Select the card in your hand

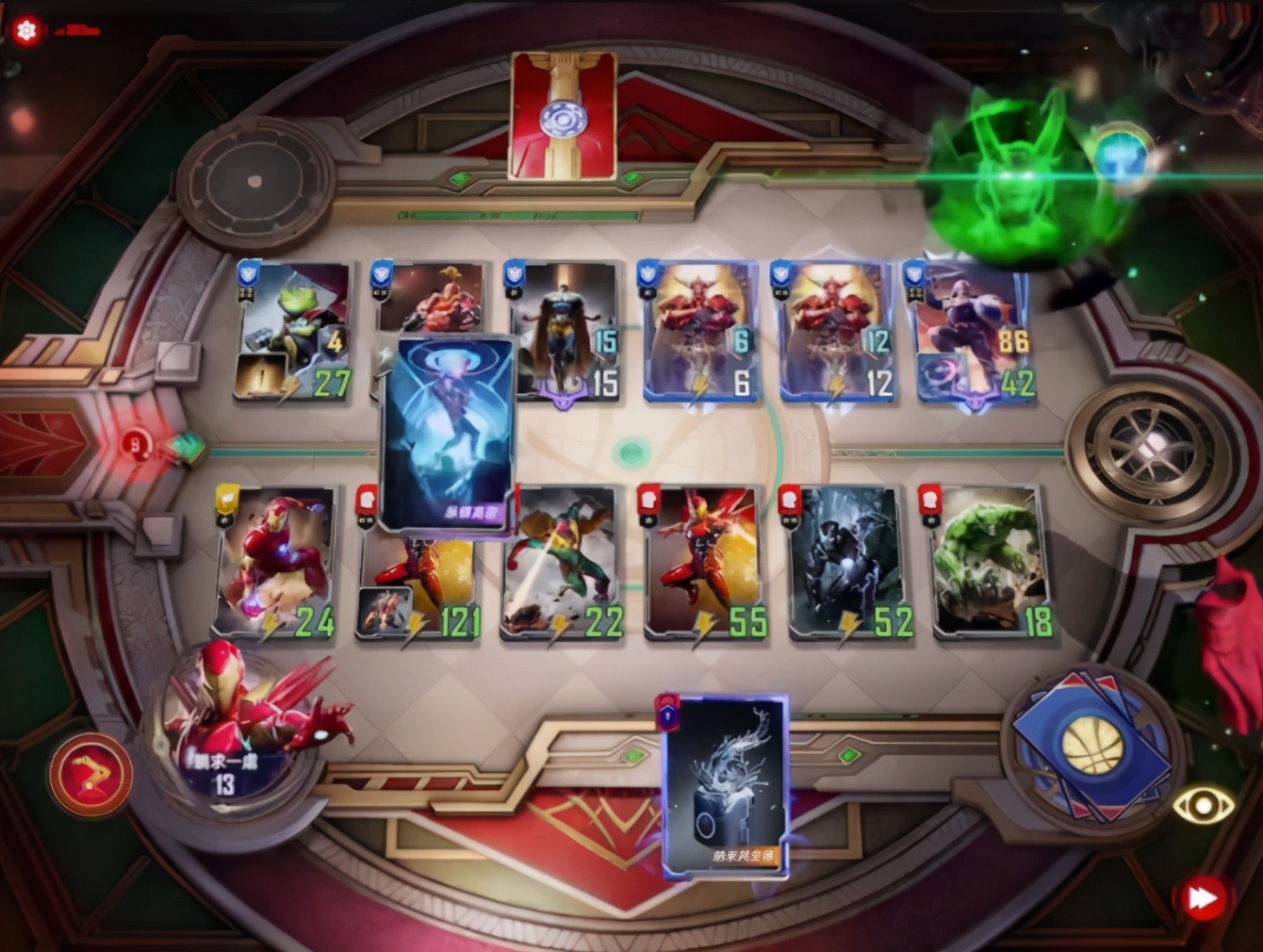726,792
